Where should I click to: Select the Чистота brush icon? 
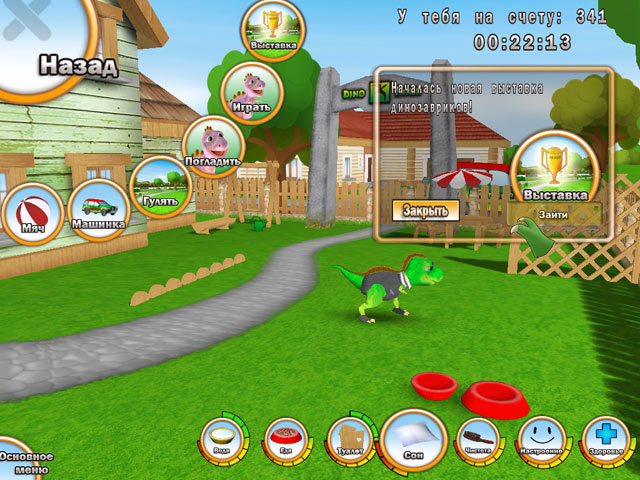pyautogui.click(x=477, y=438)
